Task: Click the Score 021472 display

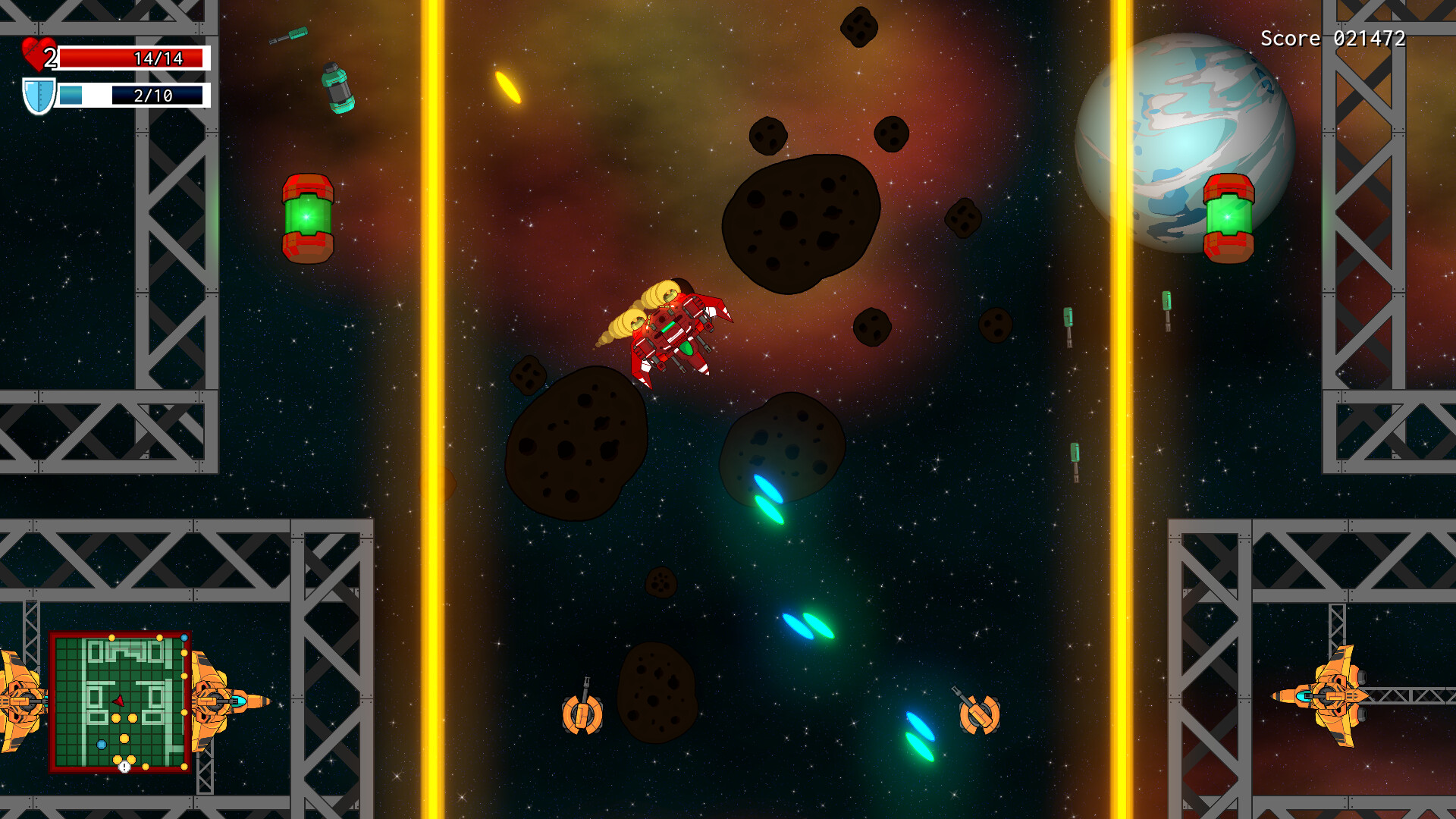Action: click(1335, 37)
